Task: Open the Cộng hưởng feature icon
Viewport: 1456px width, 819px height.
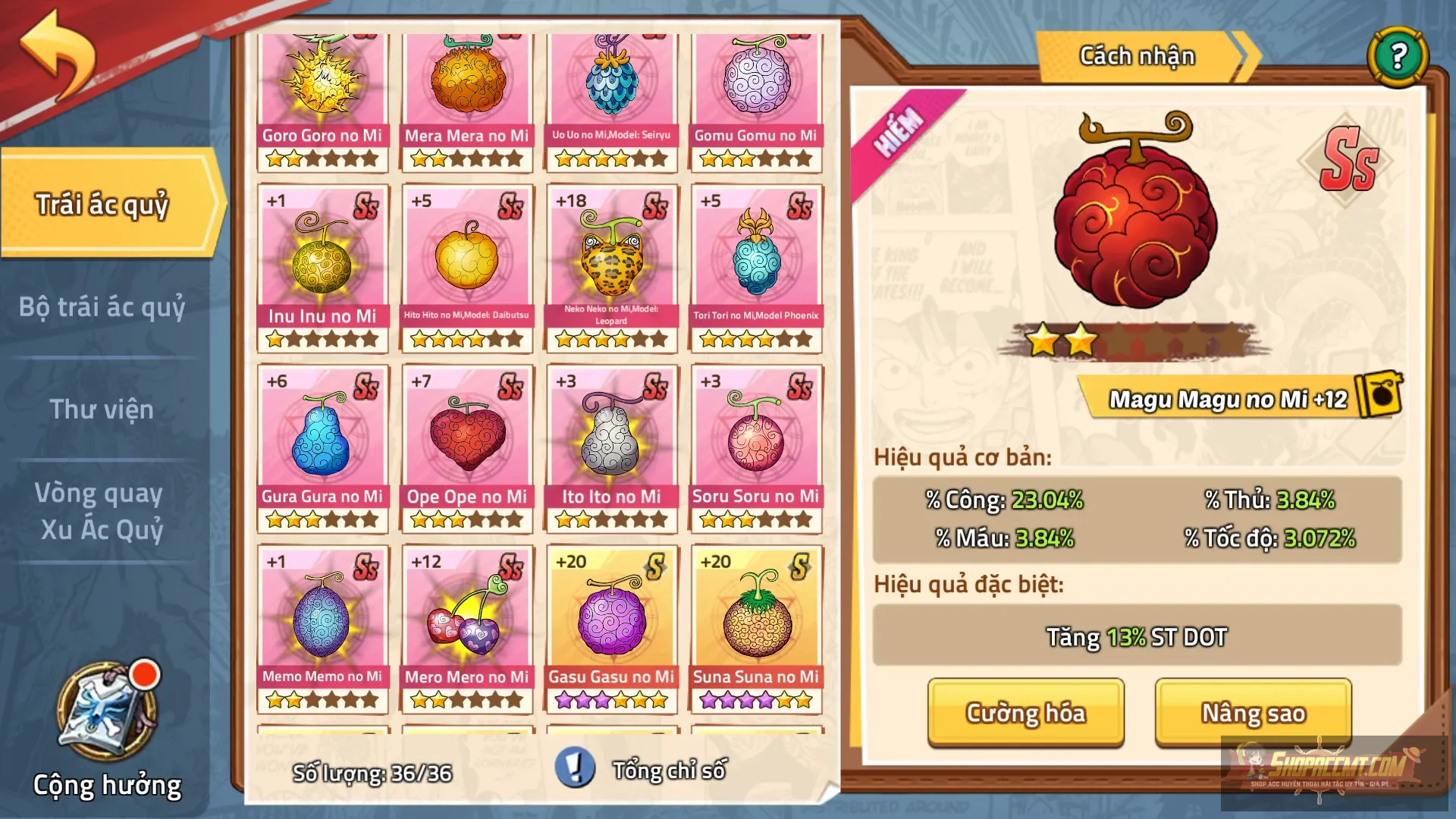Action: (x=108, y=713)
